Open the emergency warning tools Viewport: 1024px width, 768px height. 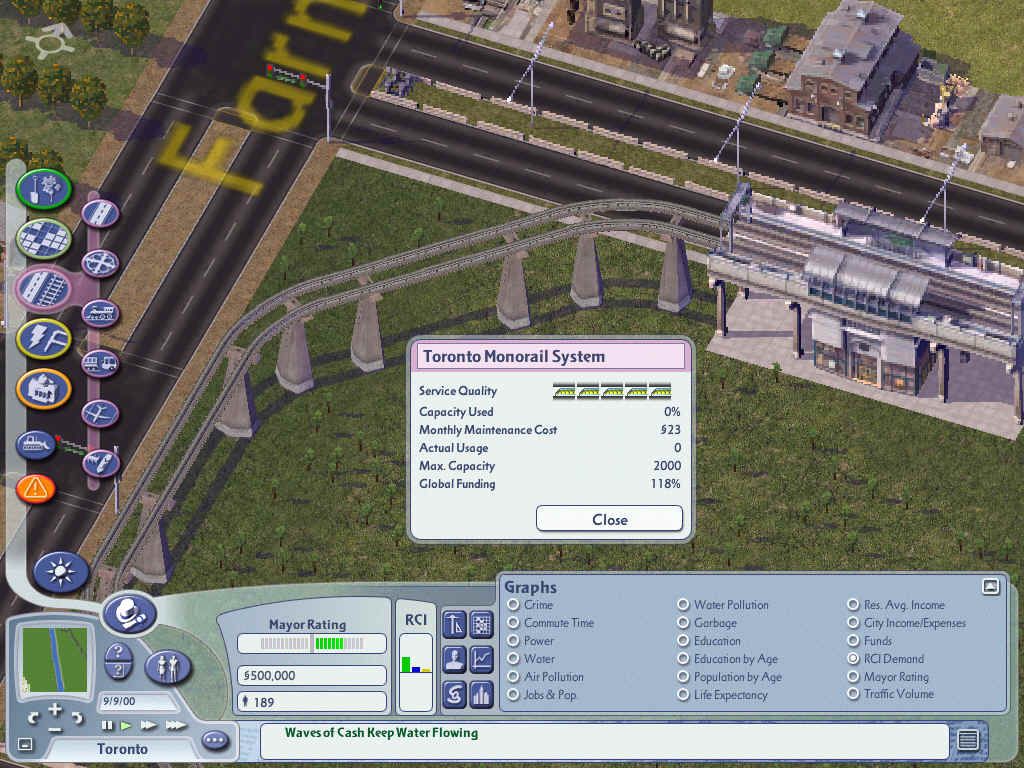(x=35, y=489)
